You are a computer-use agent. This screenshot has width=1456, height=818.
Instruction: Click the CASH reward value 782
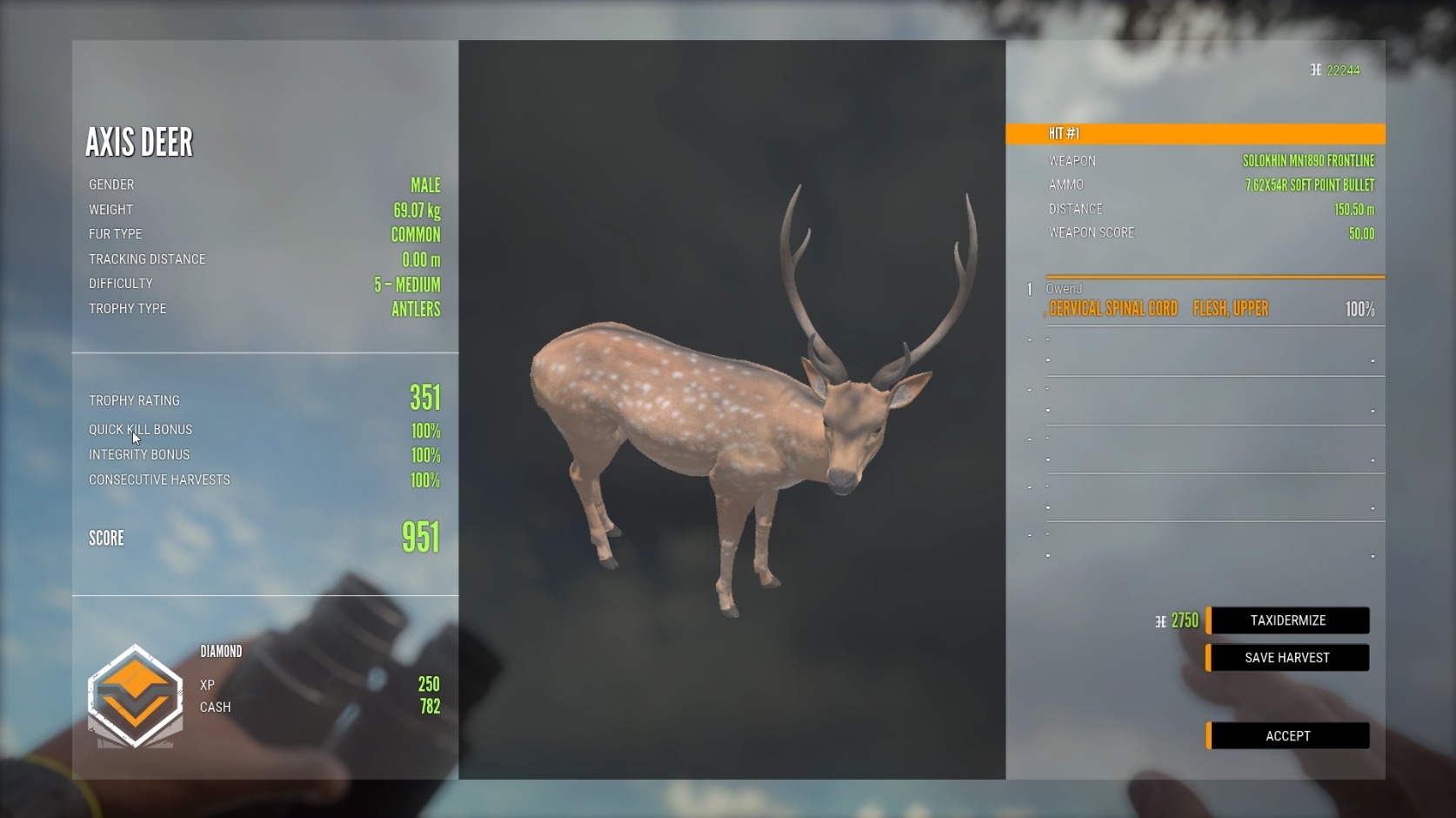click(x=431, y=707)
